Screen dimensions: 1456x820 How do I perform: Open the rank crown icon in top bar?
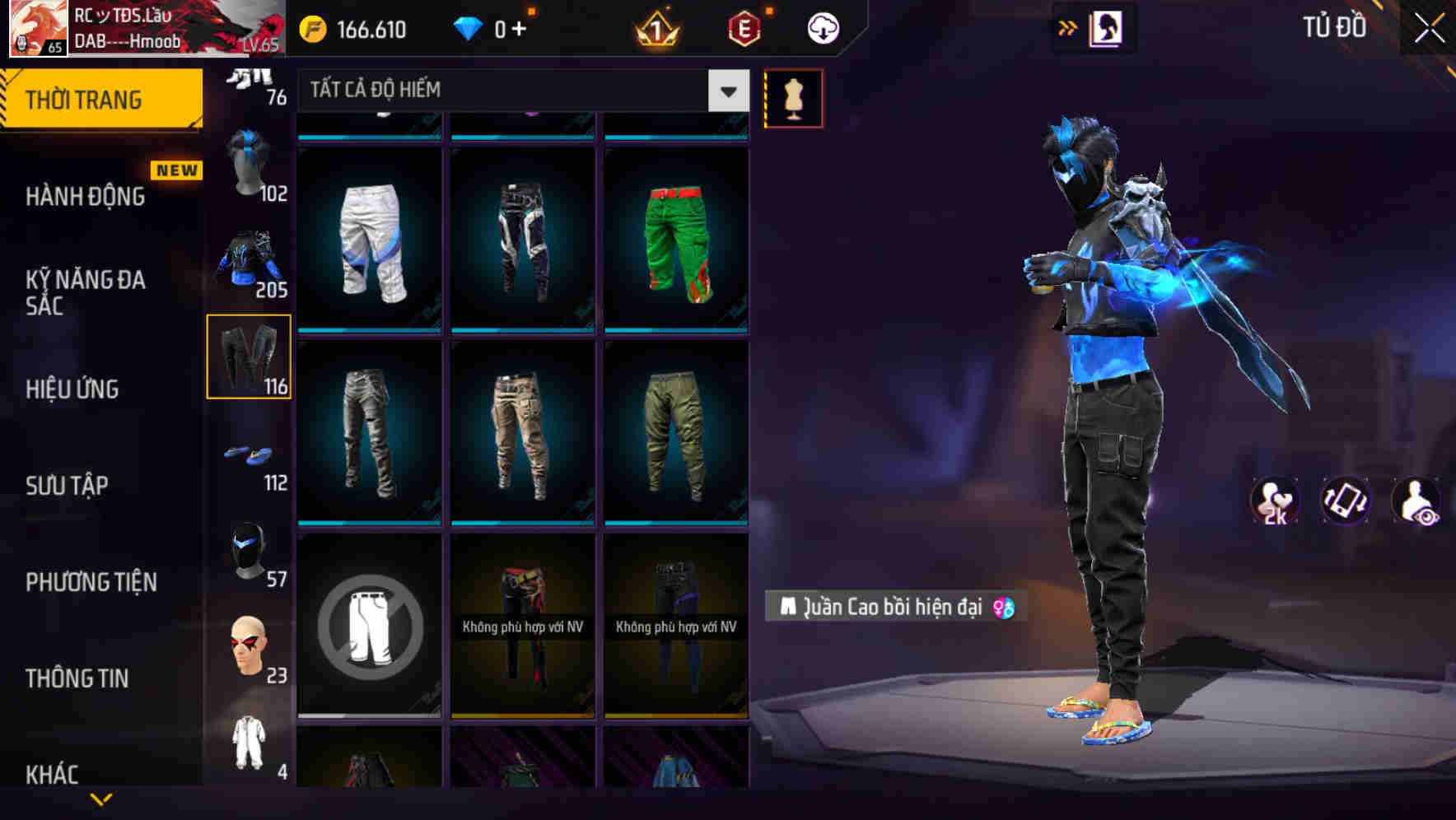click(x=656, y=27)
